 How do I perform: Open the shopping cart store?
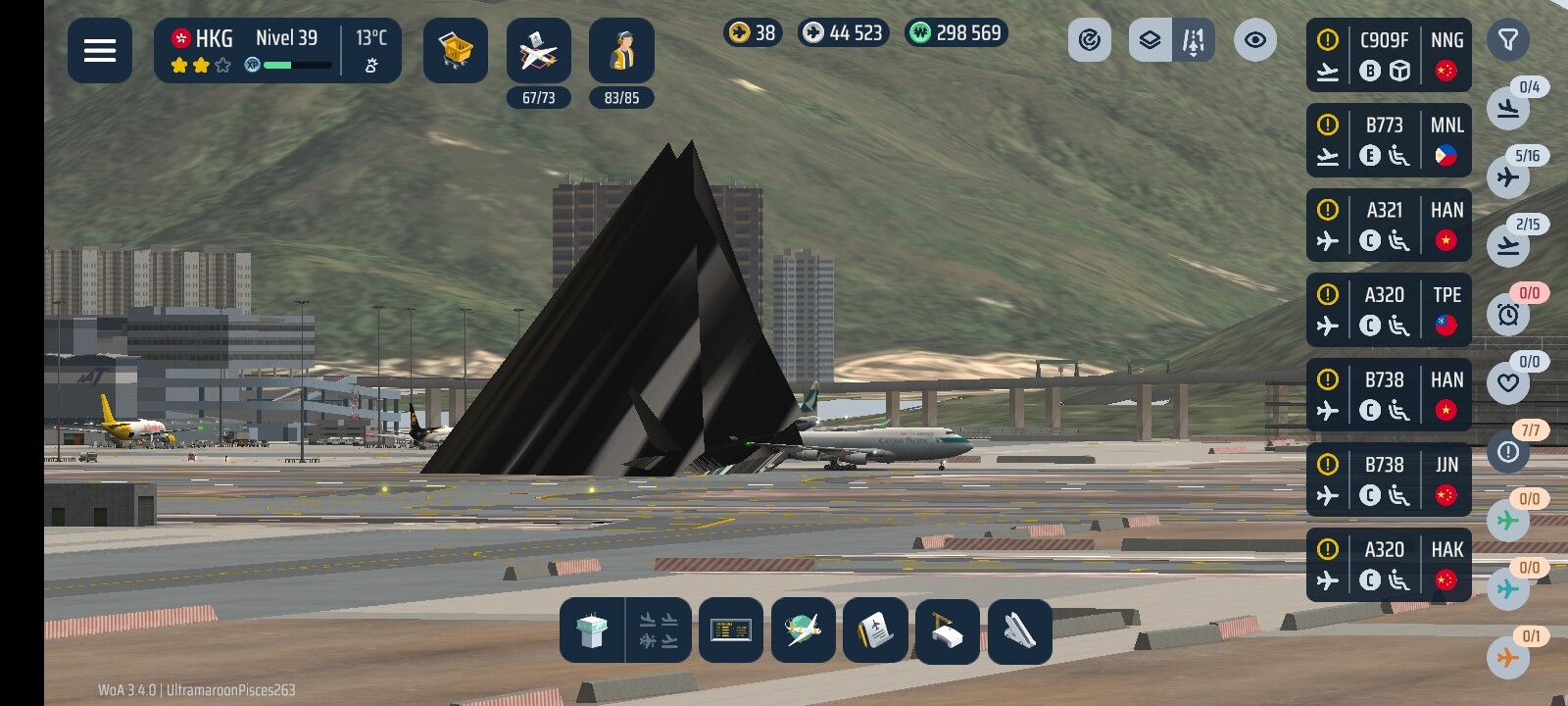(456, 50)
